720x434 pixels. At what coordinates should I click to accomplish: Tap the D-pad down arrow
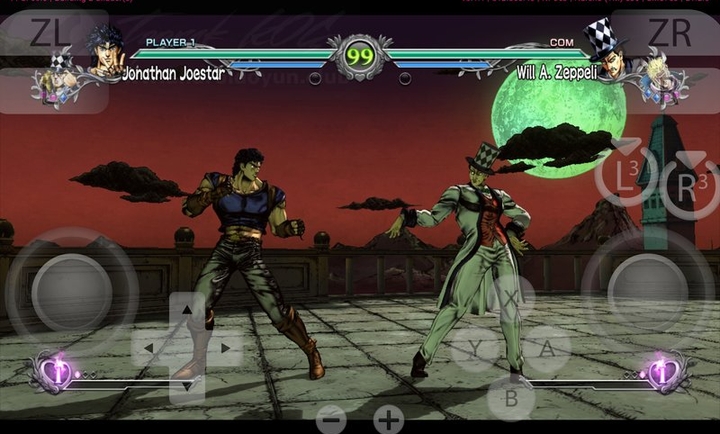(187, 384)
